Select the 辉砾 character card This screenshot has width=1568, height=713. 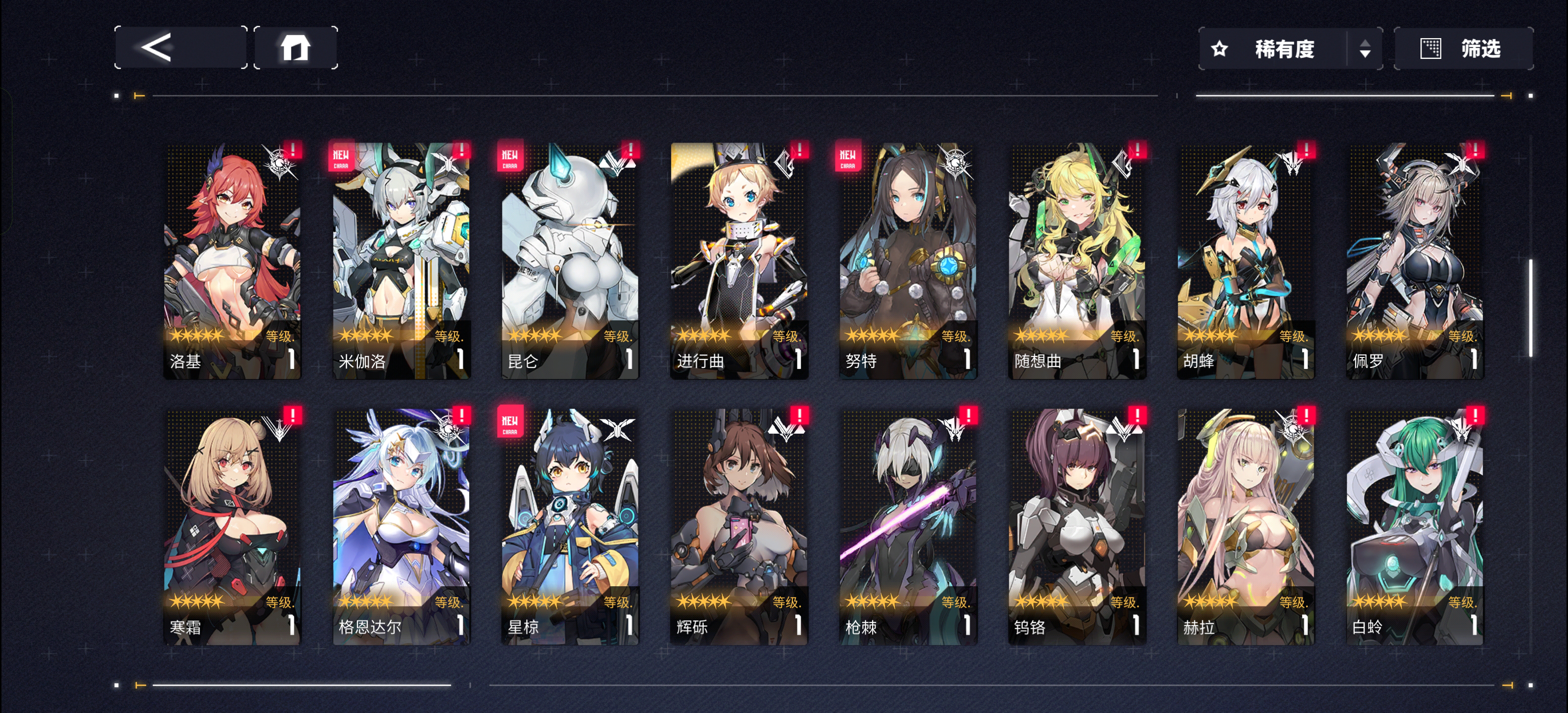[x=739, y=527]
